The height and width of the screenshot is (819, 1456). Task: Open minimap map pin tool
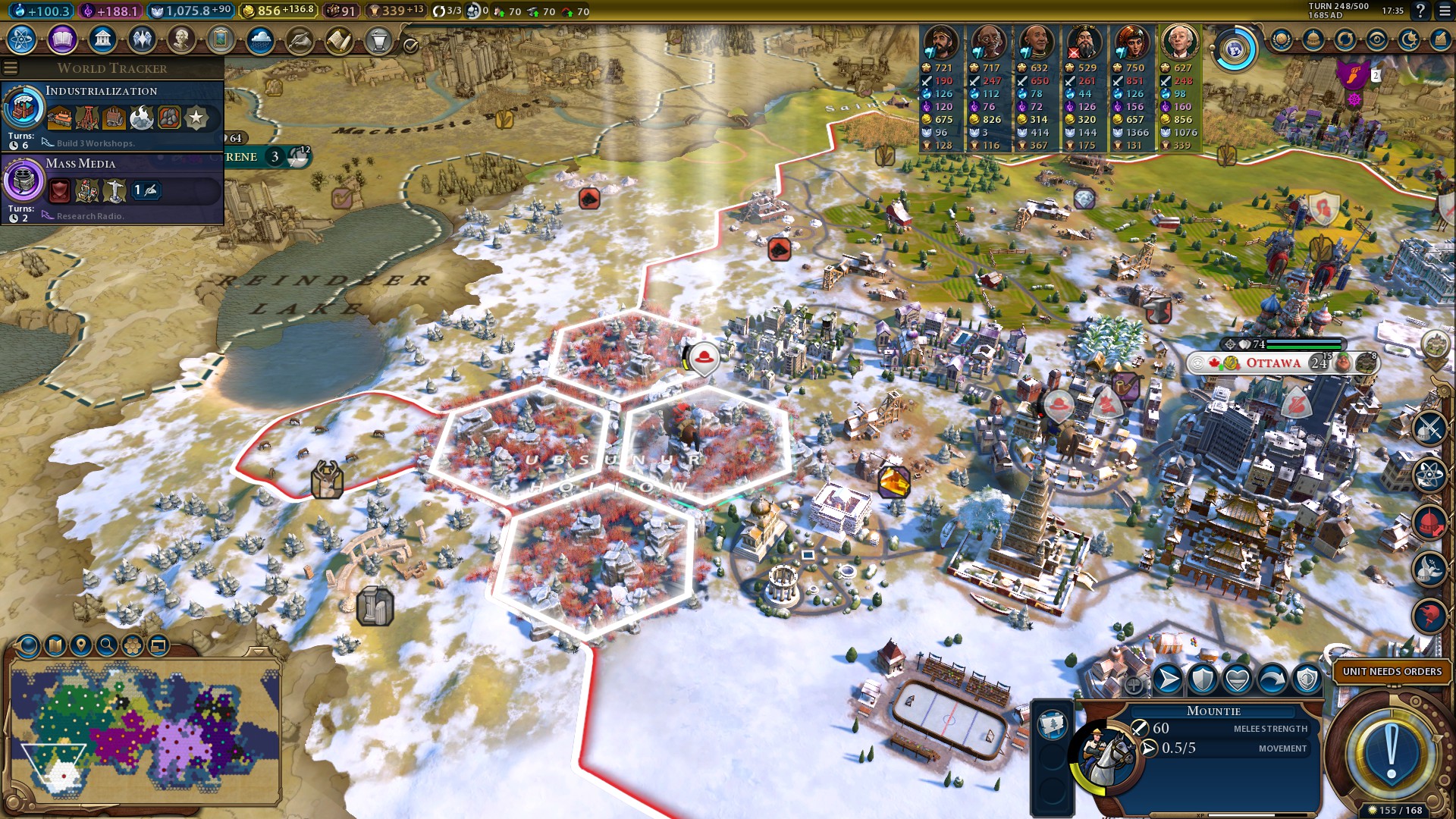coord(80,645)
